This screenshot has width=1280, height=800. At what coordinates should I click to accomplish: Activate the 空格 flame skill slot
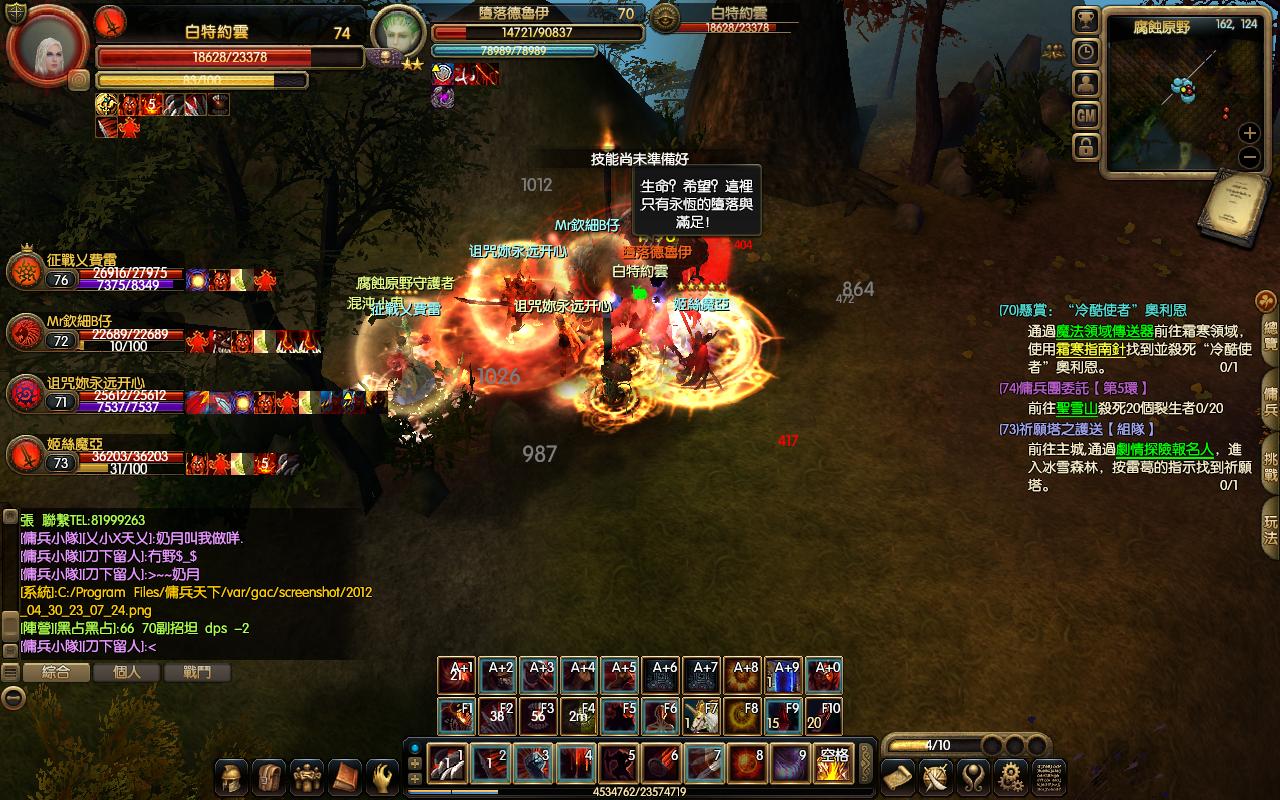point(832,764)
